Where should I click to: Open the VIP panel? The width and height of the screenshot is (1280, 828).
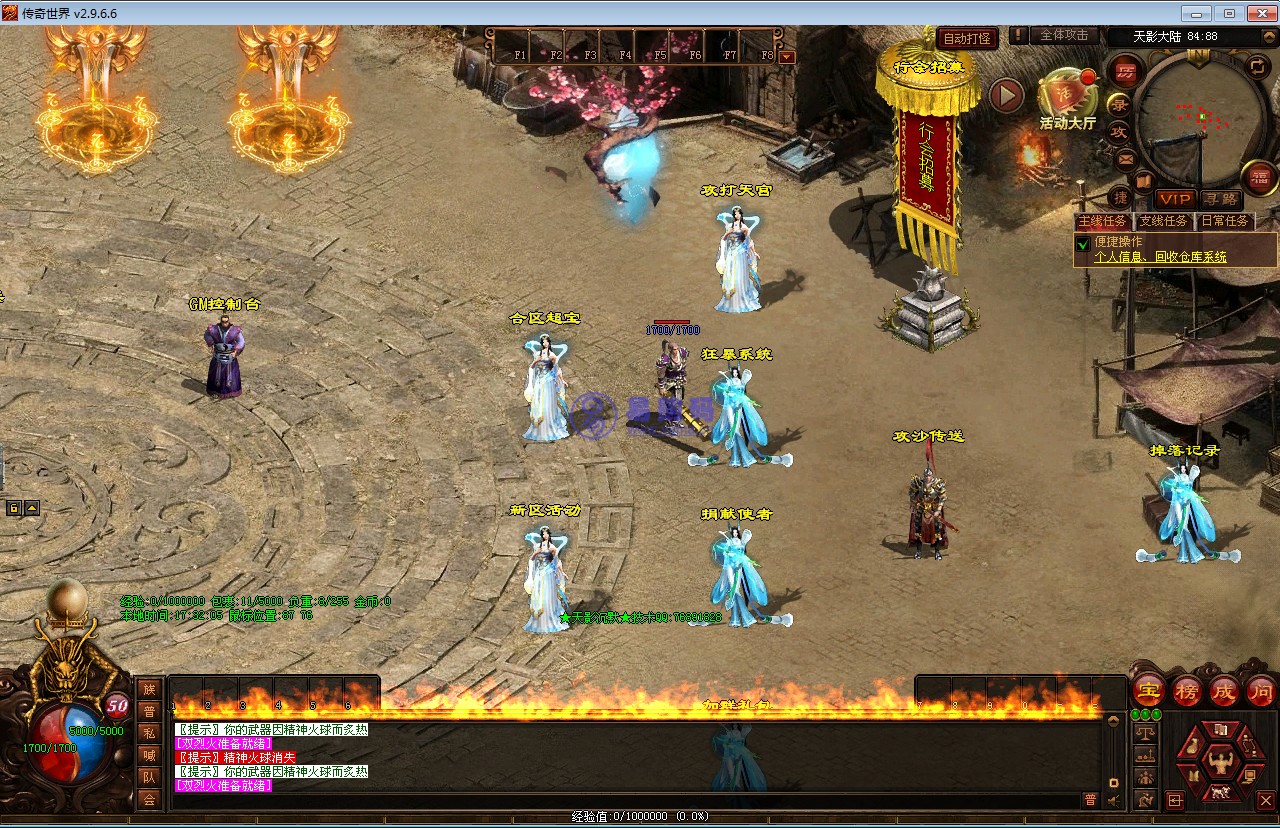click(x=1175, y=199)
